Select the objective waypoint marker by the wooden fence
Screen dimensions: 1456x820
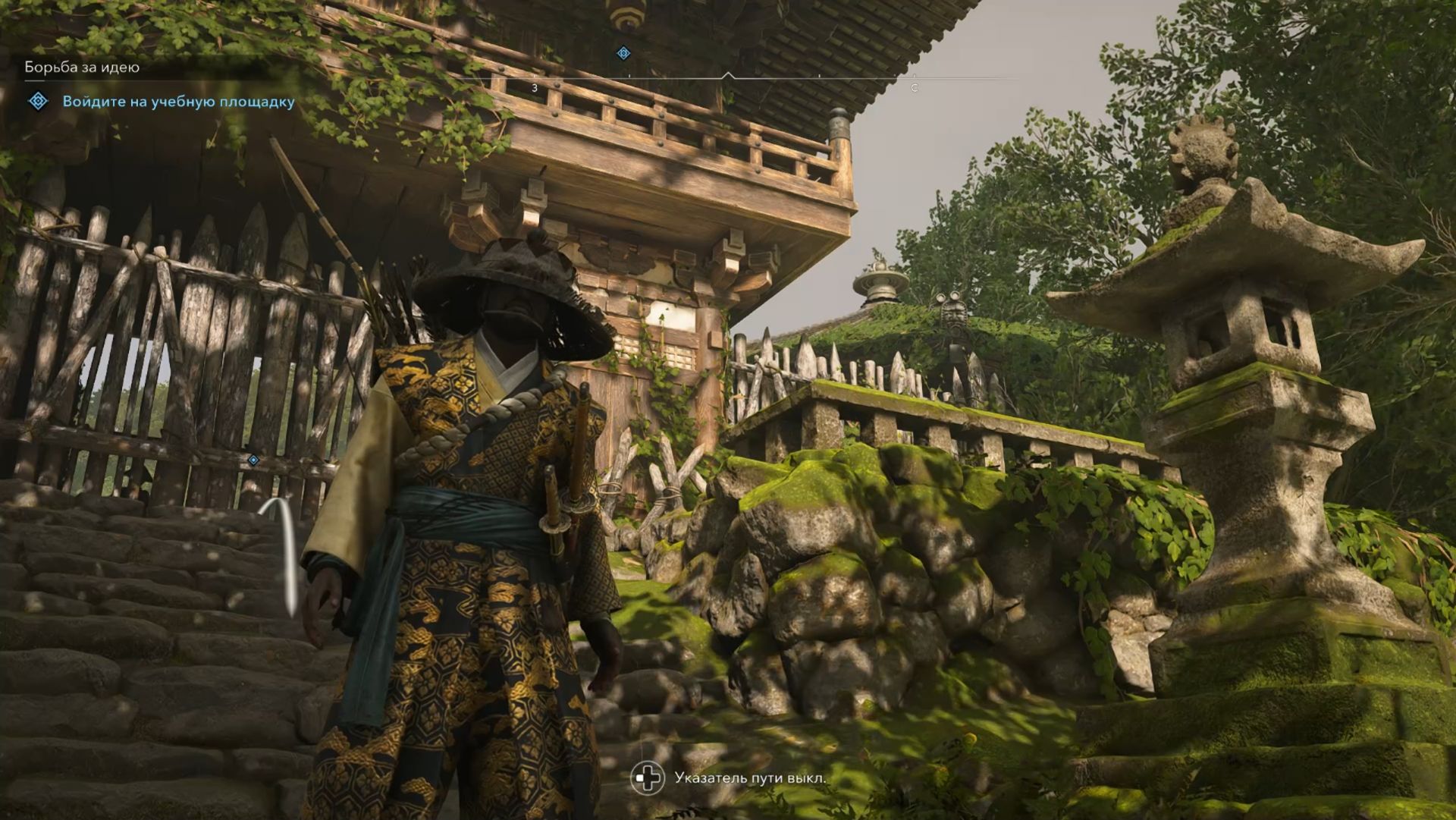coord(253,460)
